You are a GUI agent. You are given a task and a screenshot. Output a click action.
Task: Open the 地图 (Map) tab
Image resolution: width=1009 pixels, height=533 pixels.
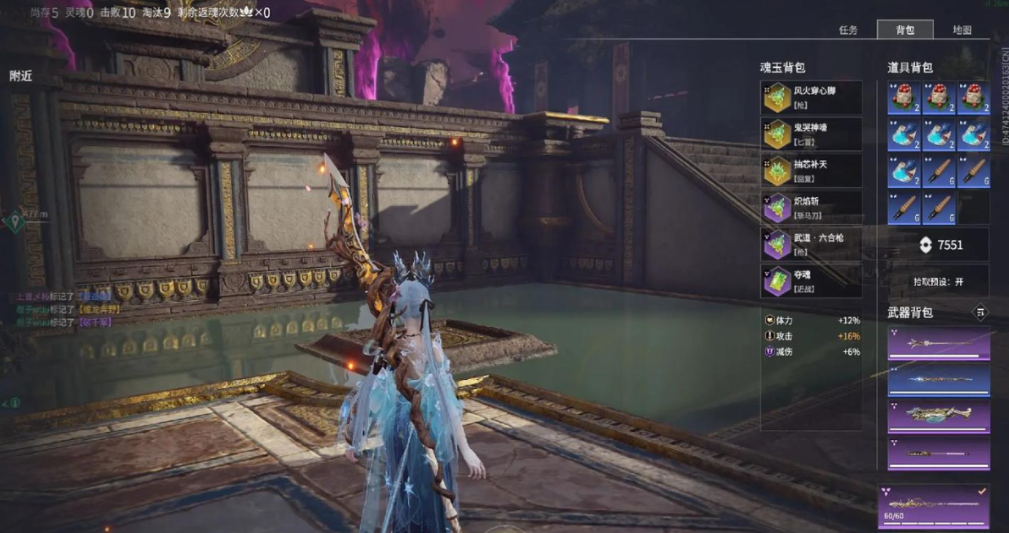click(x=962, y=30)
